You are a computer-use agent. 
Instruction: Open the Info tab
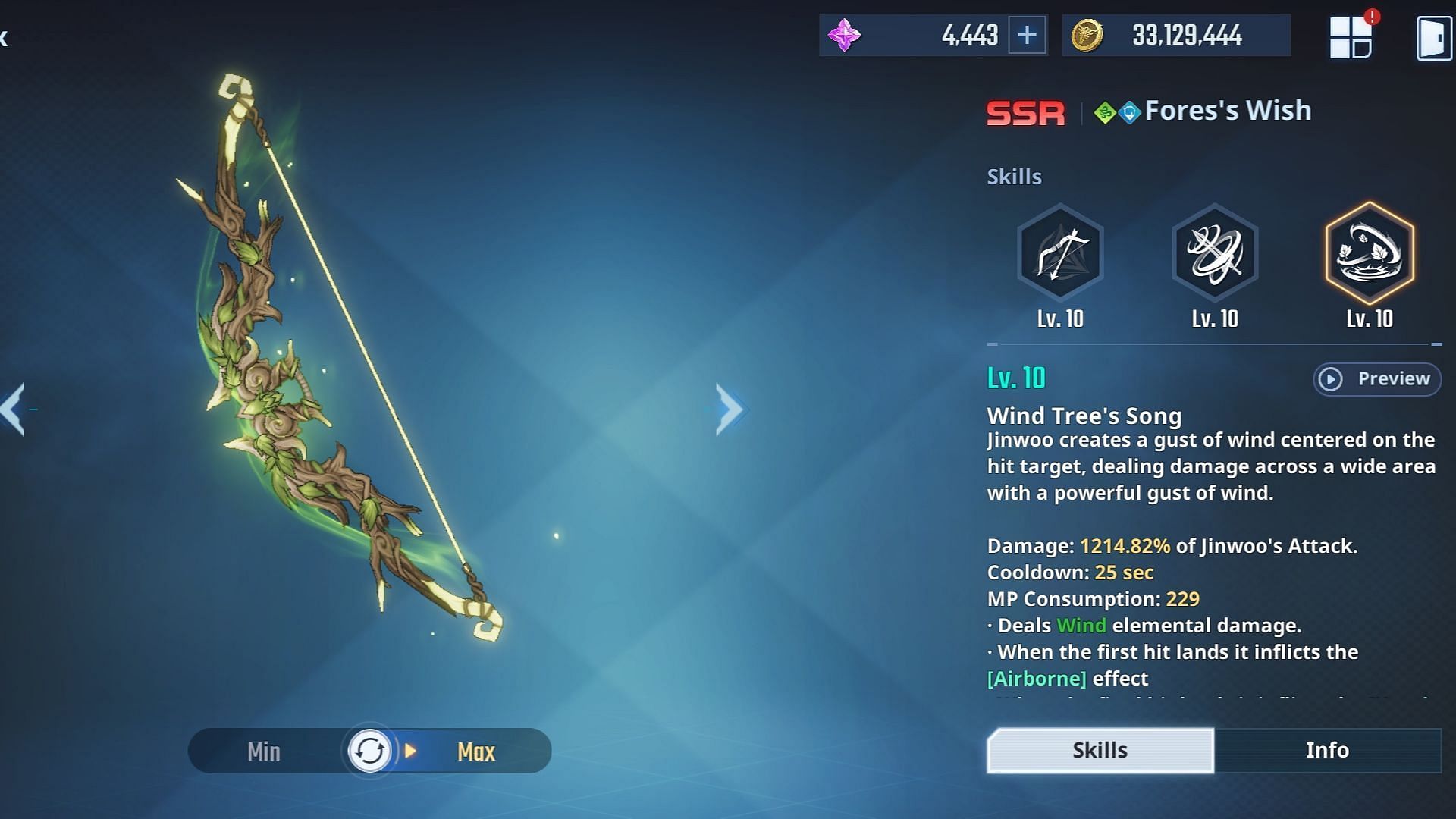[x=1327, y=750]
